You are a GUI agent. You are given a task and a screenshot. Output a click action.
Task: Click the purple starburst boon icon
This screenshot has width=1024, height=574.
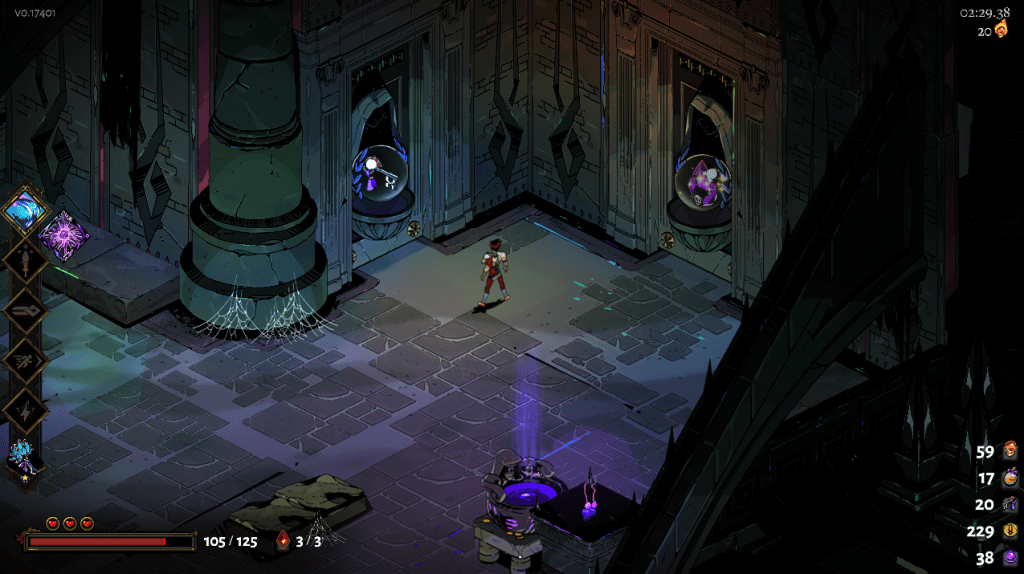(64, 237)
